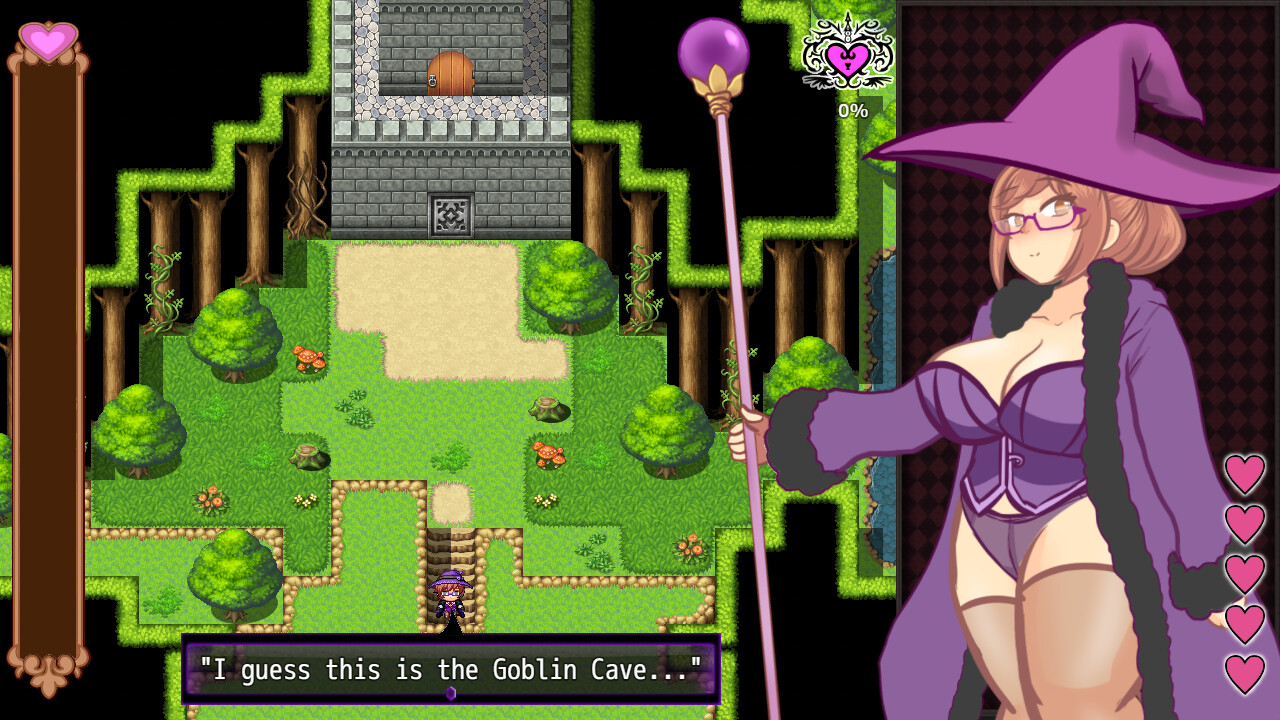Viewport: 1280px width, 720px height.
Task: Click the pink heart atop the vertical gauge
Action: 49,43
